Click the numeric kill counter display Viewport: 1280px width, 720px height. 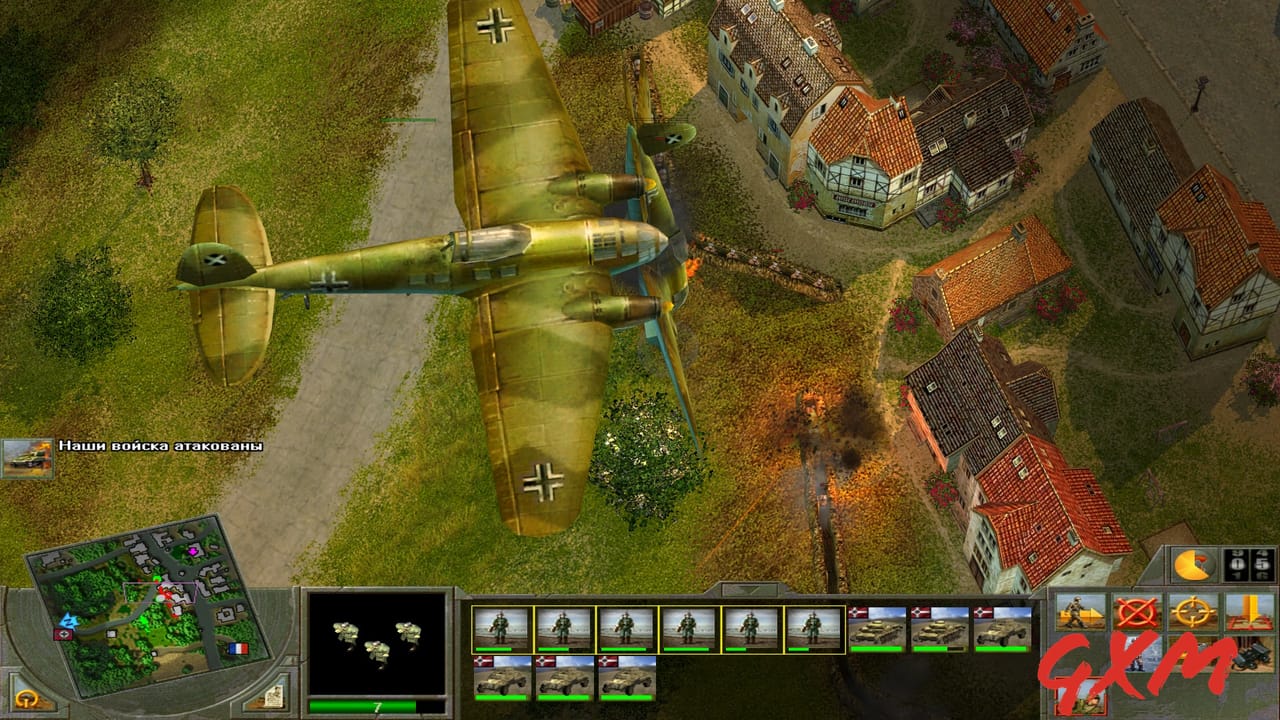(1247, 568)
